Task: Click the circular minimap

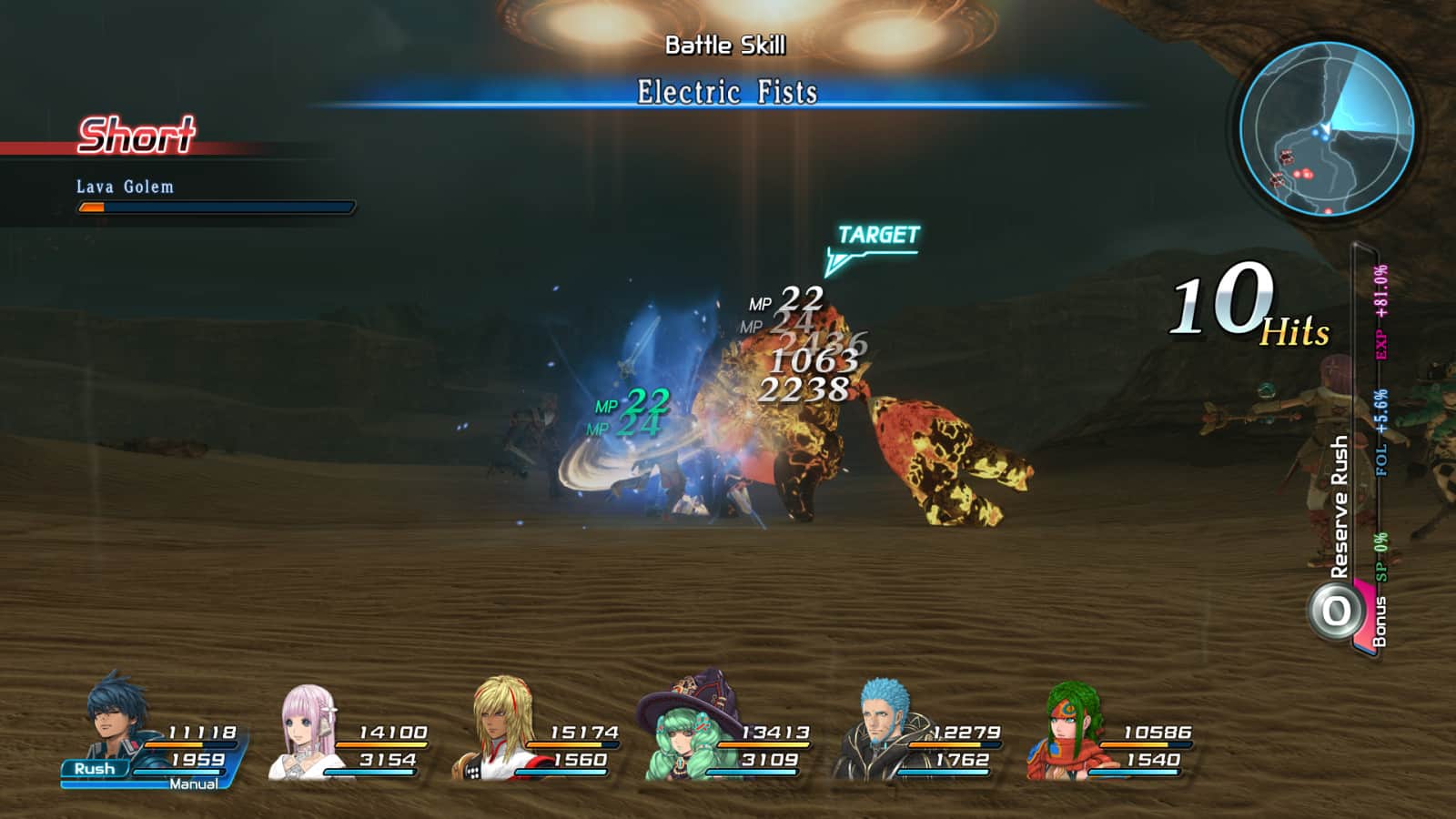Action: coord(1326,129)
